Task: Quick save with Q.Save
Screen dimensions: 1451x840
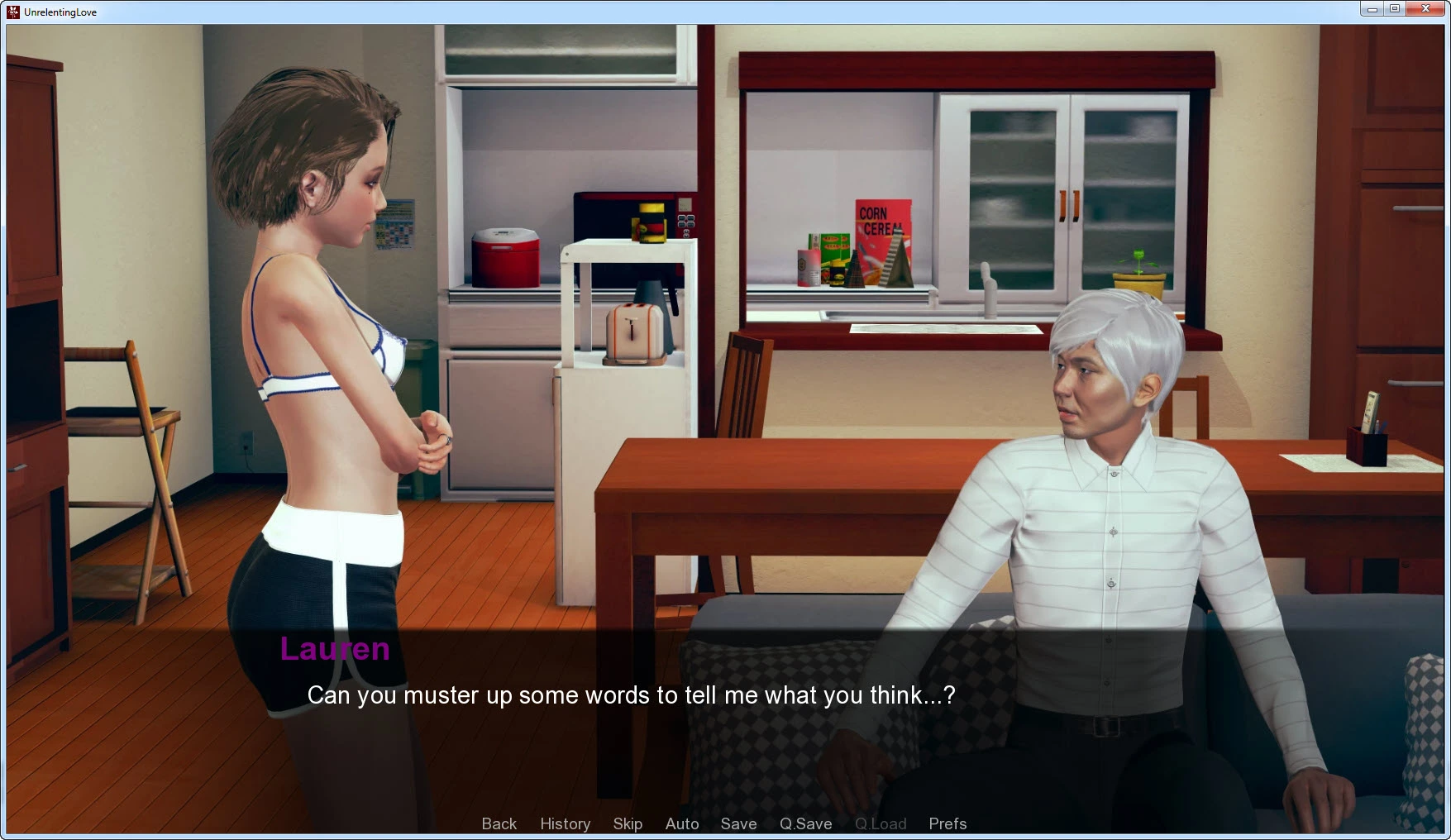Action: pyautogui.click(x=805, y=823)
